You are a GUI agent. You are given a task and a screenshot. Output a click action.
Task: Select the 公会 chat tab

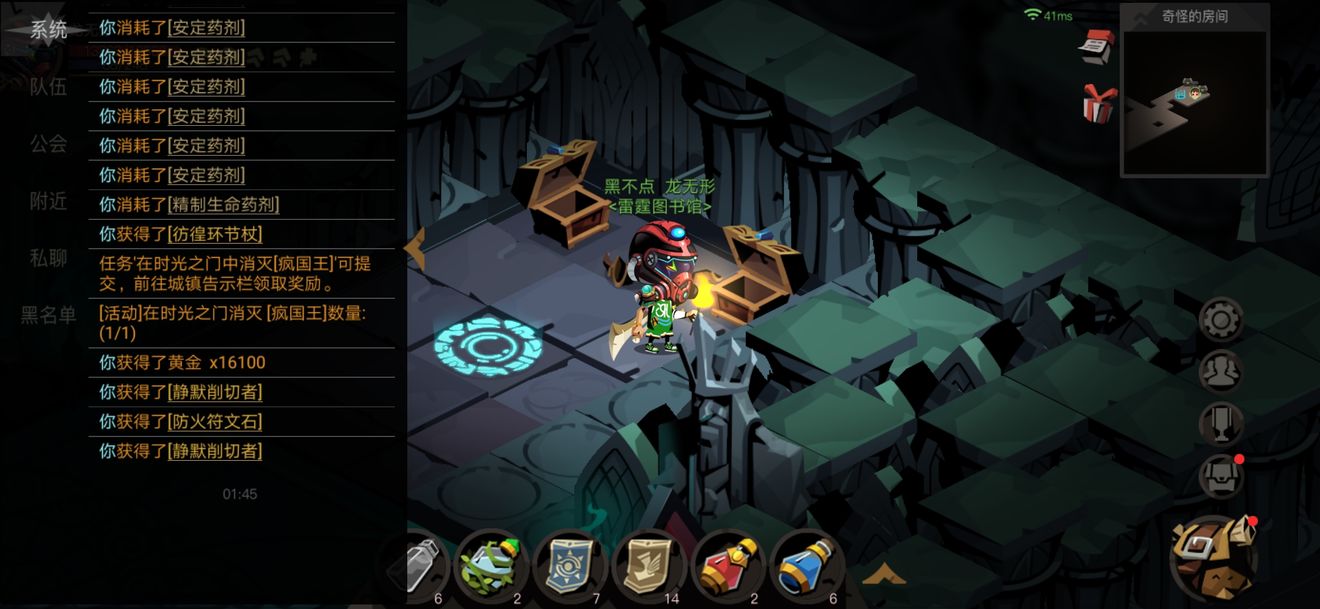(48, 144)
